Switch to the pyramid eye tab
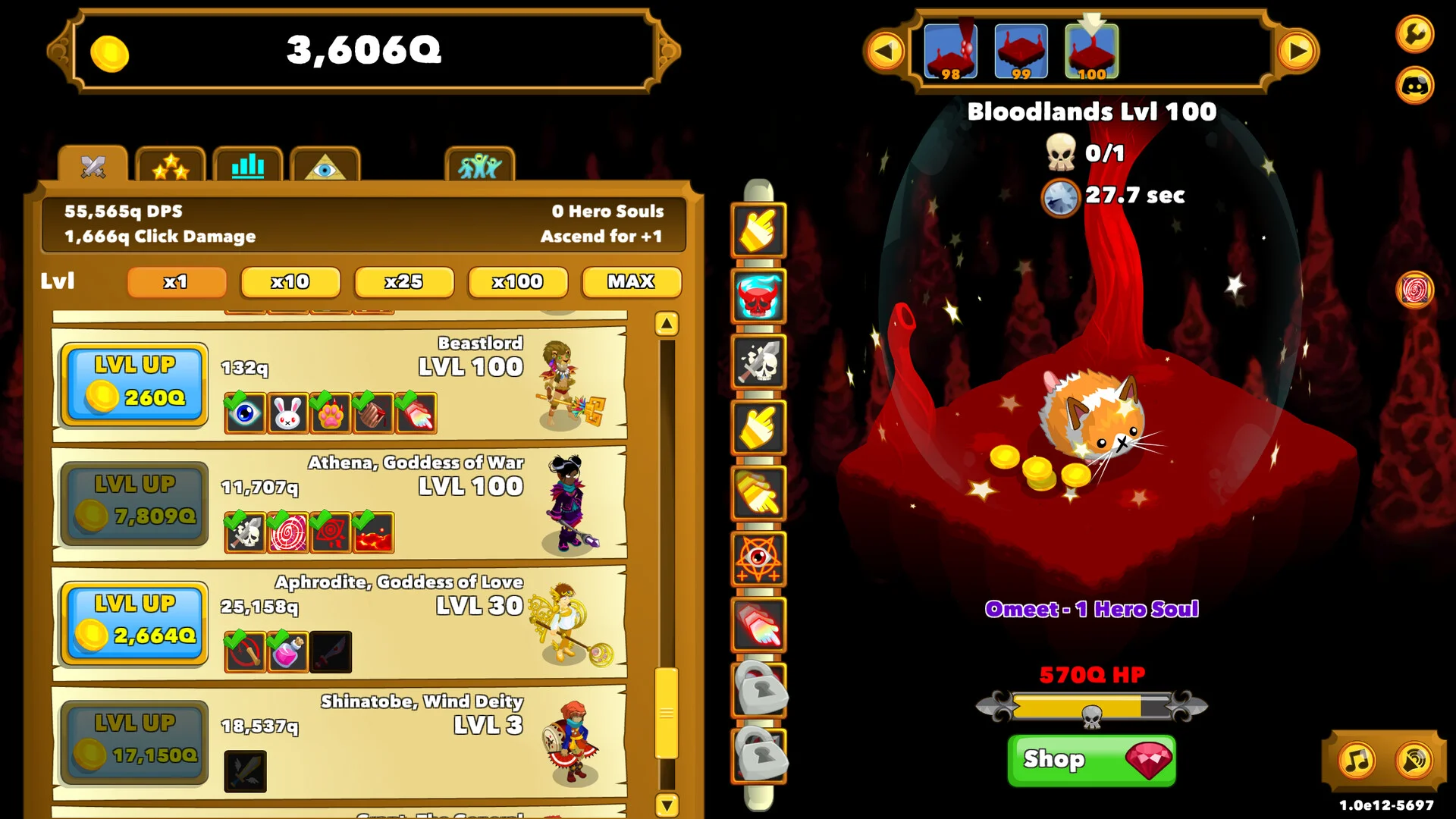Image resolution: width=1456 pixels, height=819 pixels. point(325,165)
